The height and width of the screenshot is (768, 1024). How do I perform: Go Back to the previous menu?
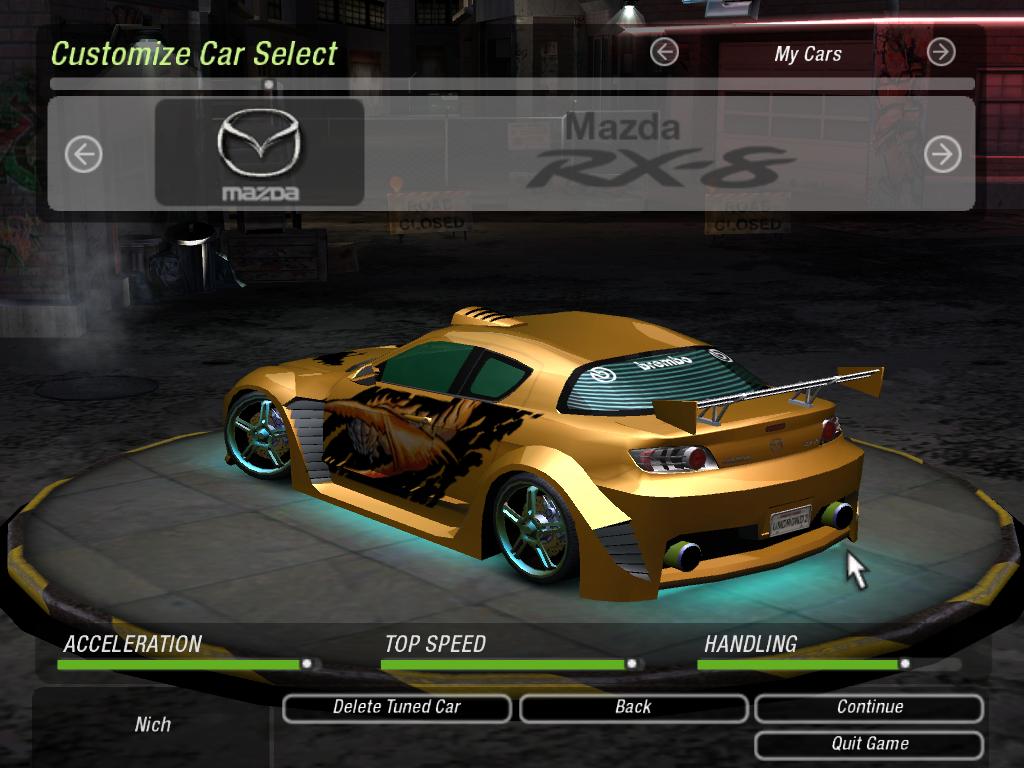[633, 708]
